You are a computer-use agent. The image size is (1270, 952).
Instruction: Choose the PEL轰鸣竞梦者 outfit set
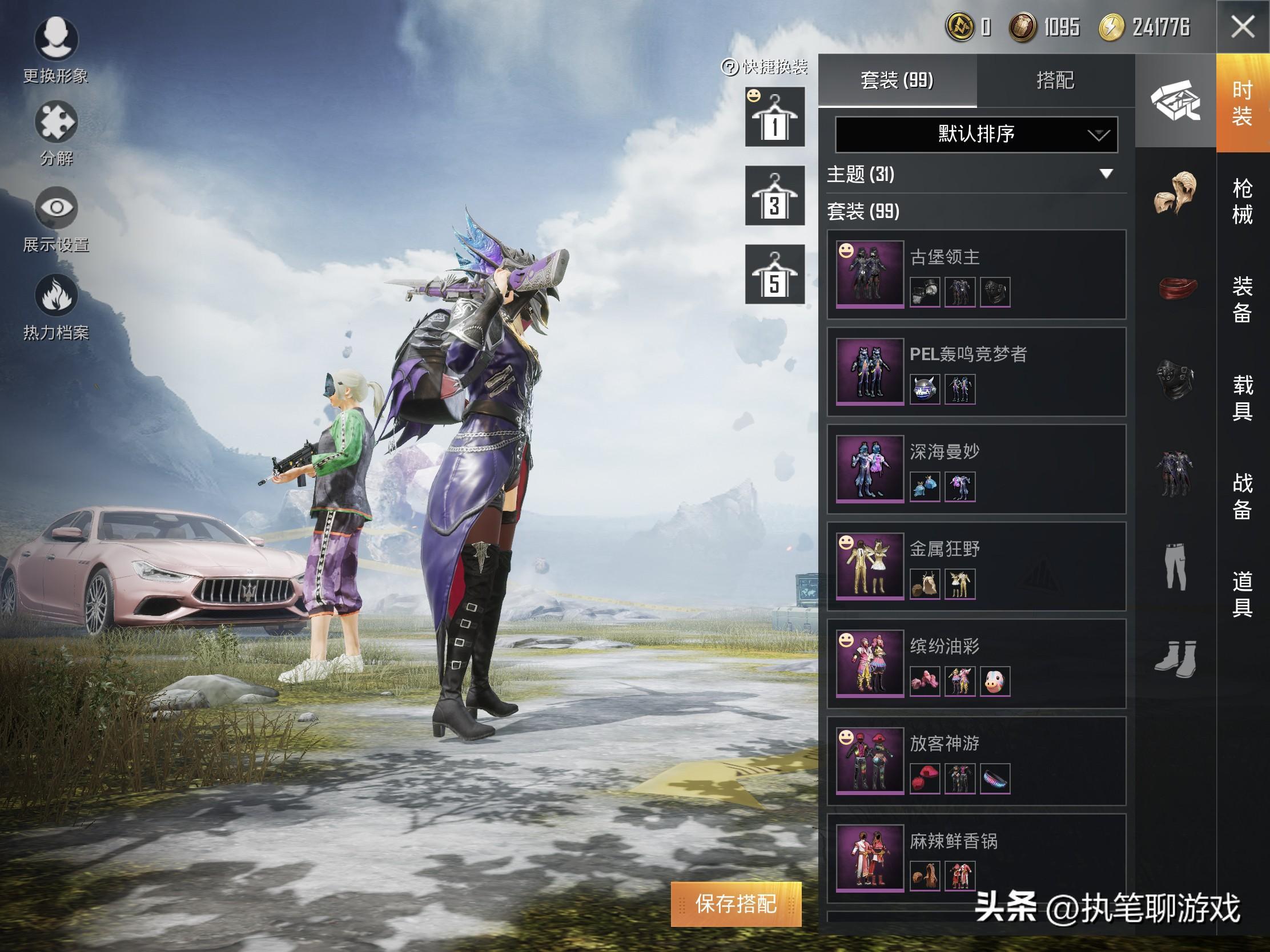(x=976, y=372)
